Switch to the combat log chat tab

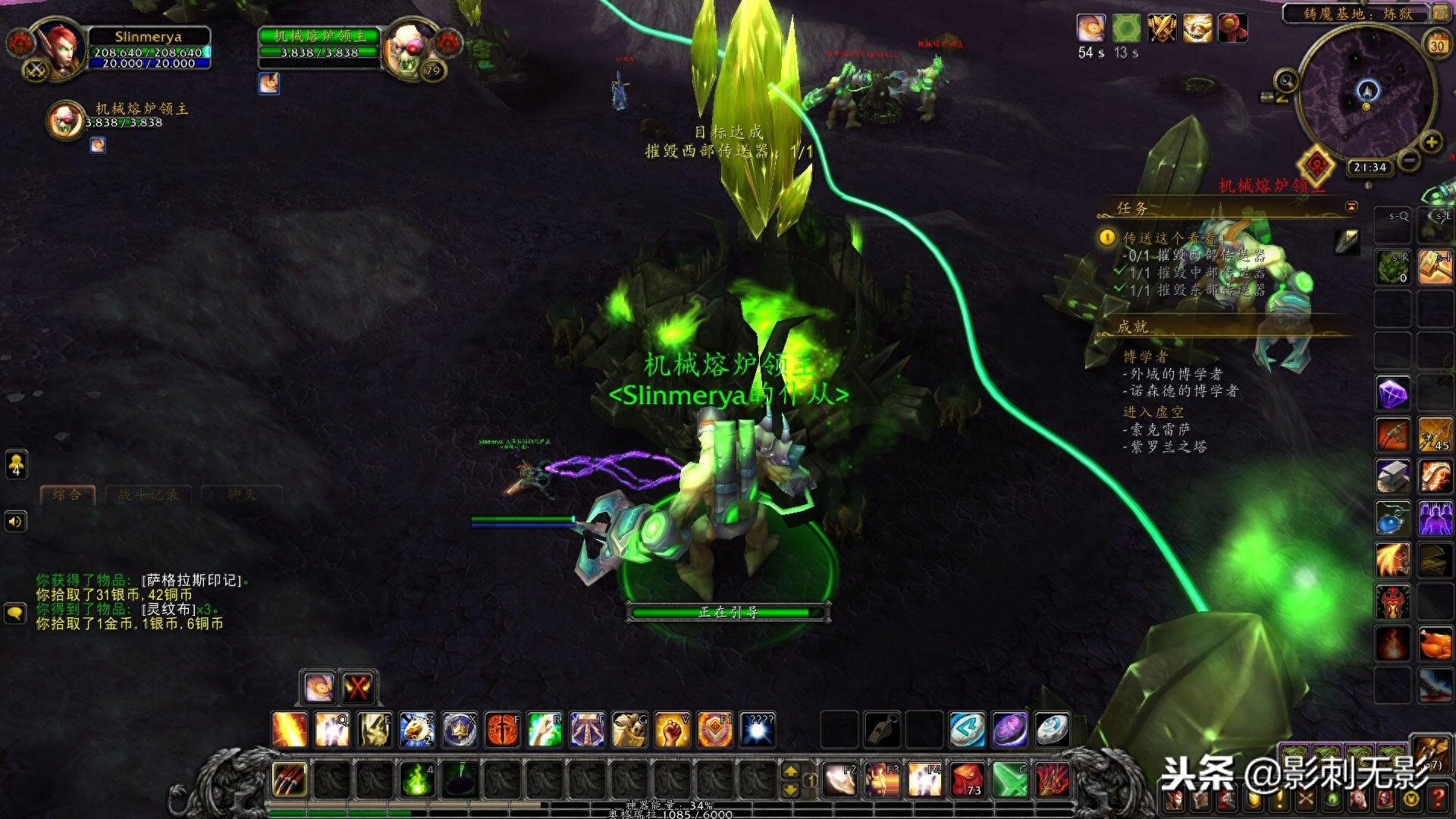pos(149,495)
